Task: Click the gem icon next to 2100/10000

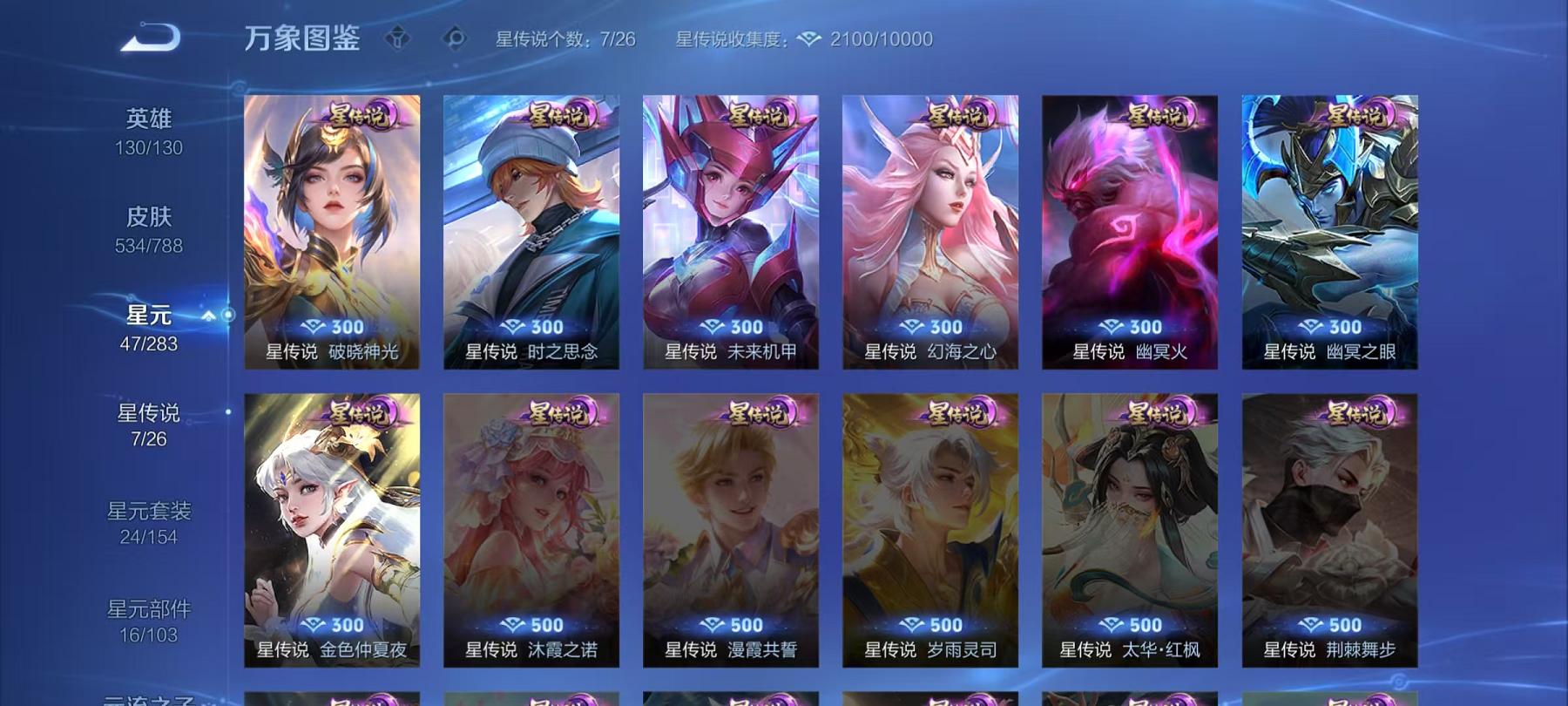Action: click(x=810, y=38)
